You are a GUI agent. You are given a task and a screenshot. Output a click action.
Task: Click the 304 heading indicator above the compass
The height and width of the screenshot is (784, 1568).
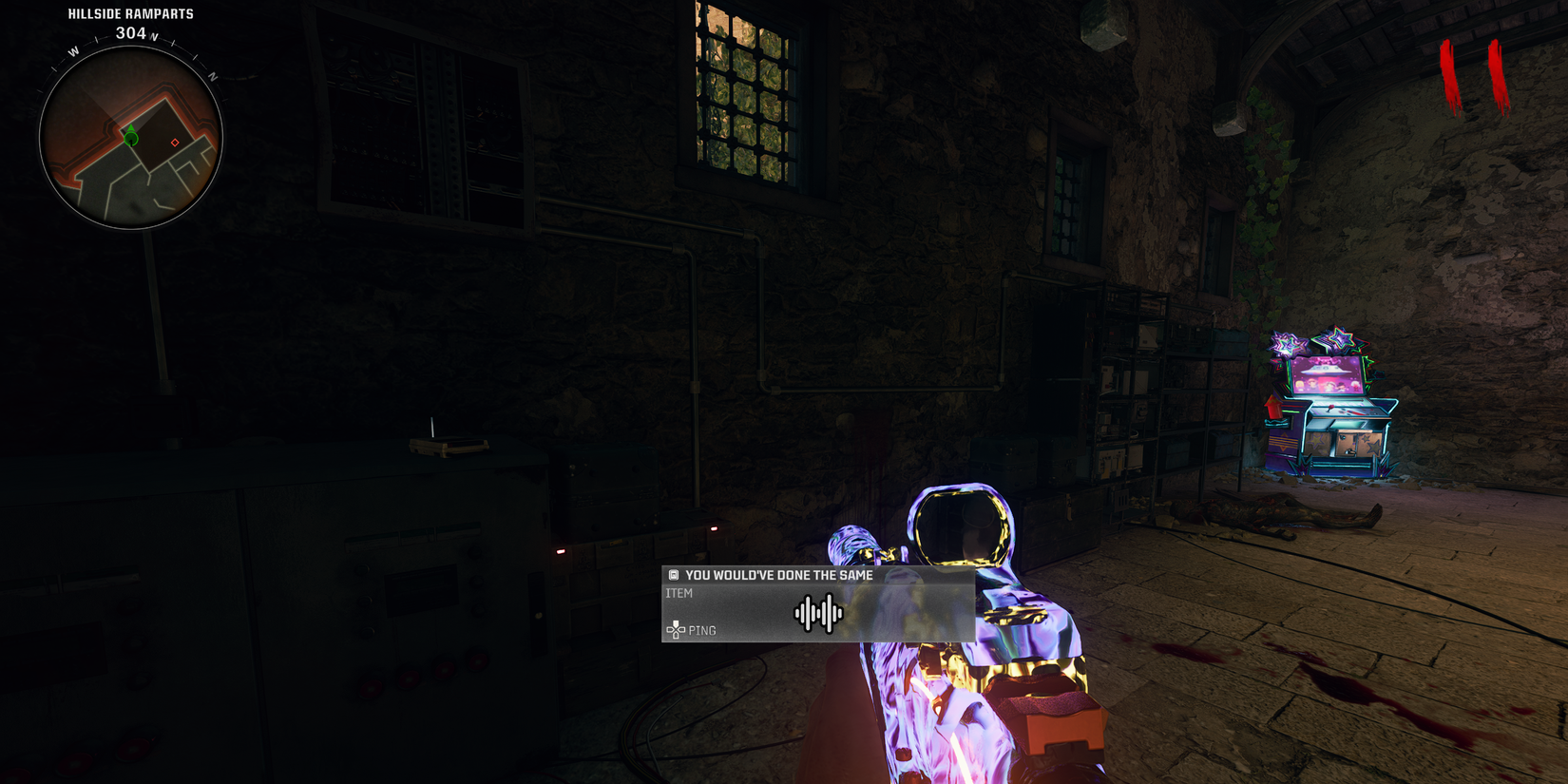127,30
